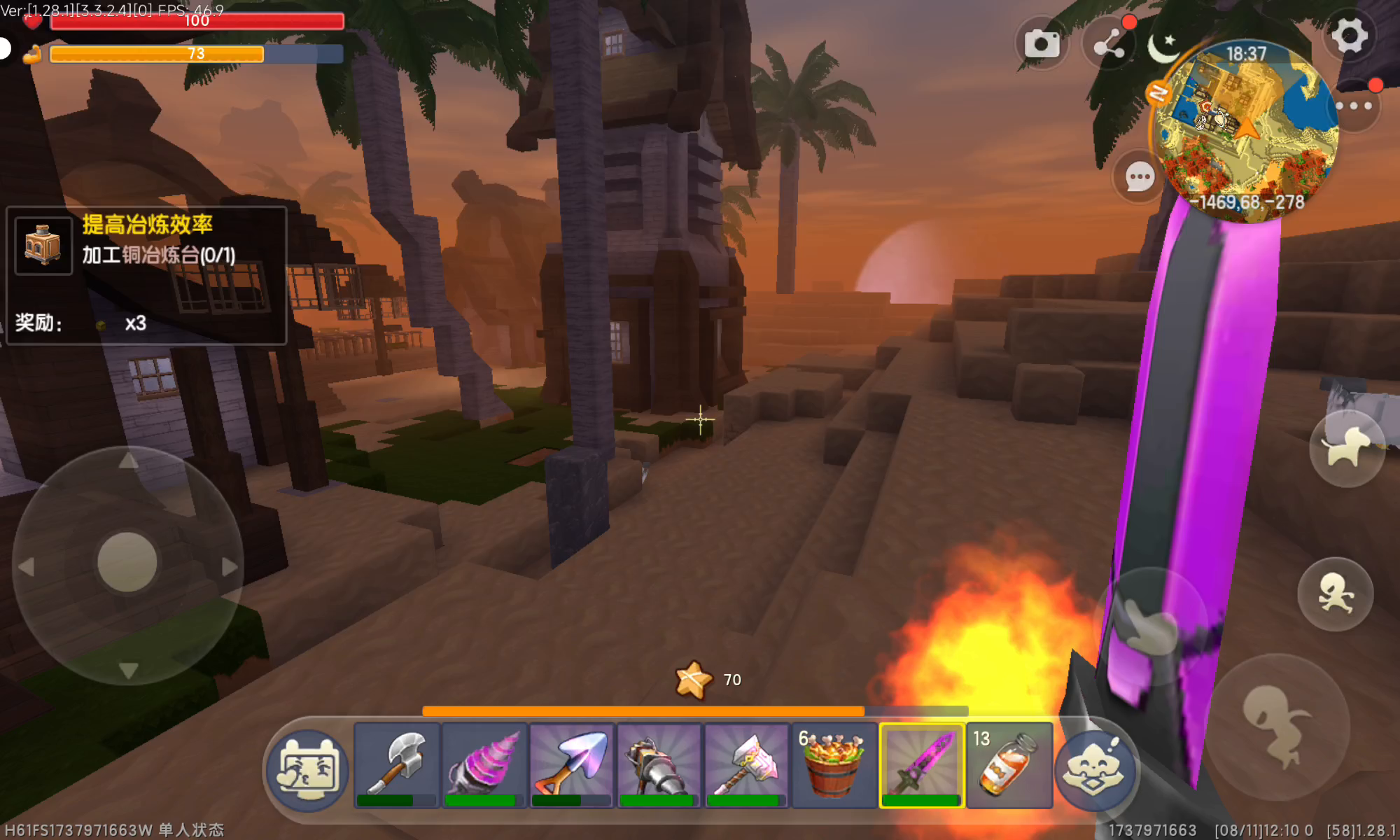
Task: Tap the large jump button
Action: tap(1276, 726)
